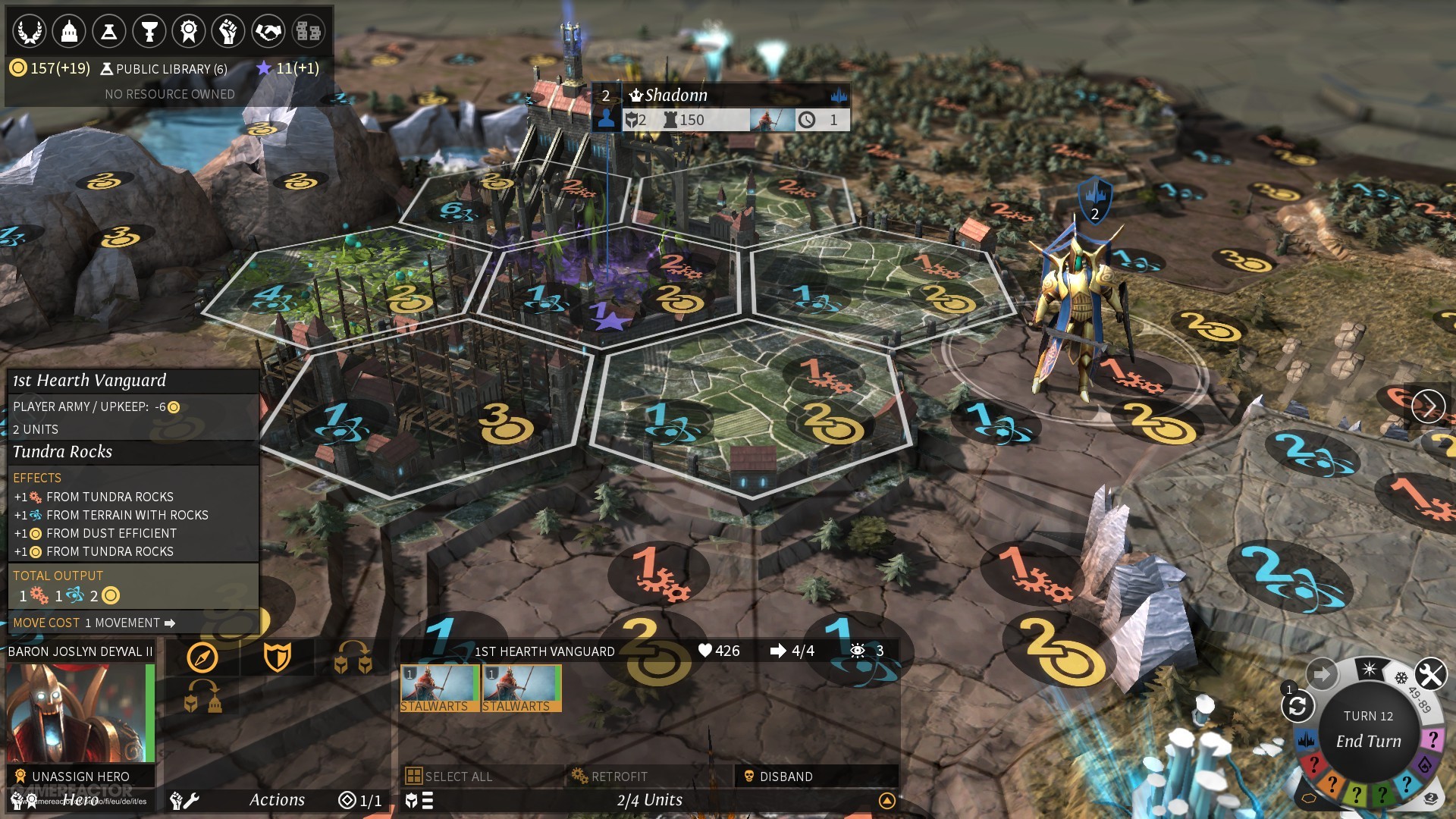This screenshot has width=1456, height=819.
Task: Open the Actions tab on unit panel
Action: click(278, 799)
